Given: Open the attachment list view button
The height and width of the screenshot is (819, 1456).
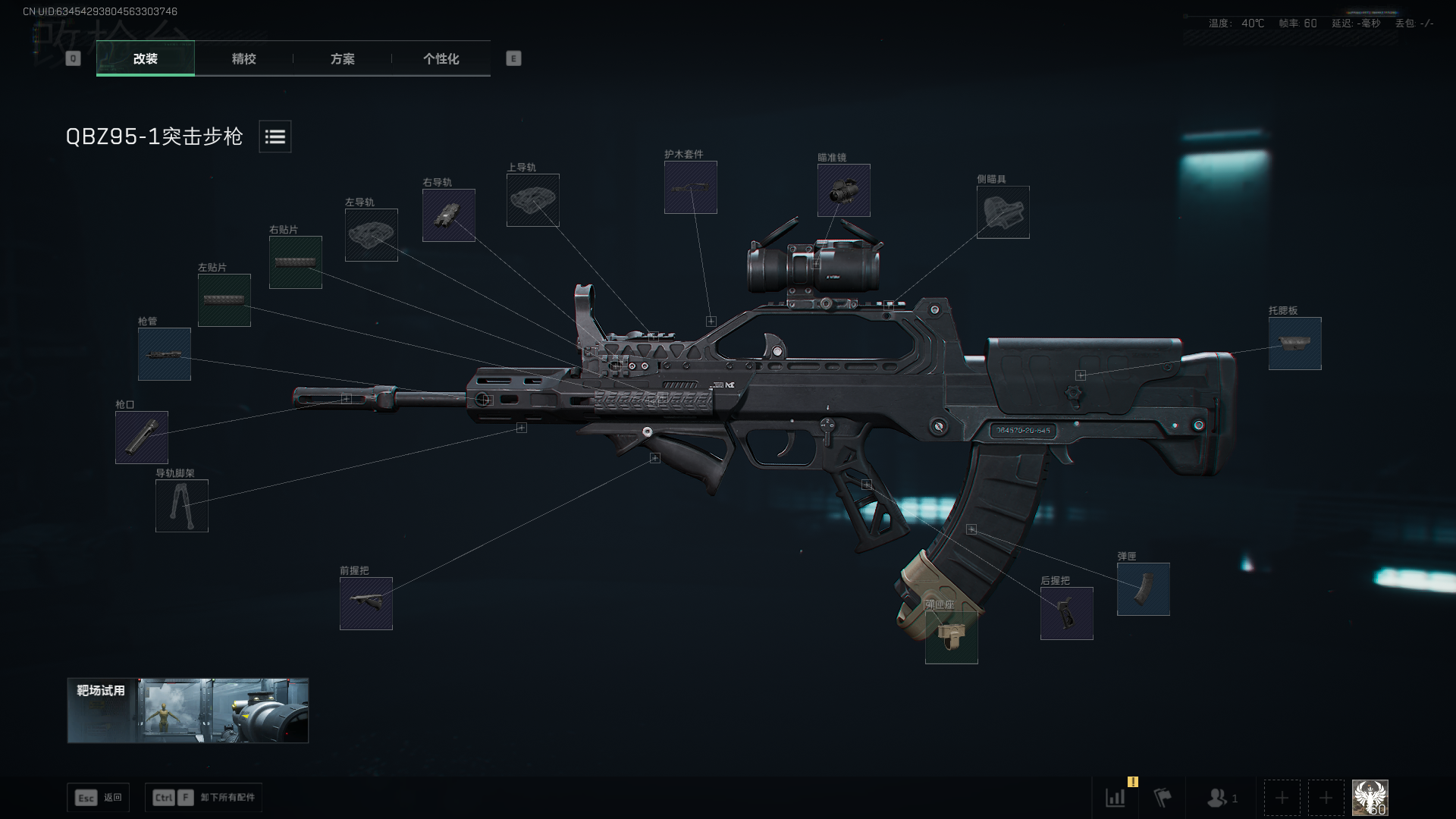Looking at the screenshot, I should coord(275,136).
